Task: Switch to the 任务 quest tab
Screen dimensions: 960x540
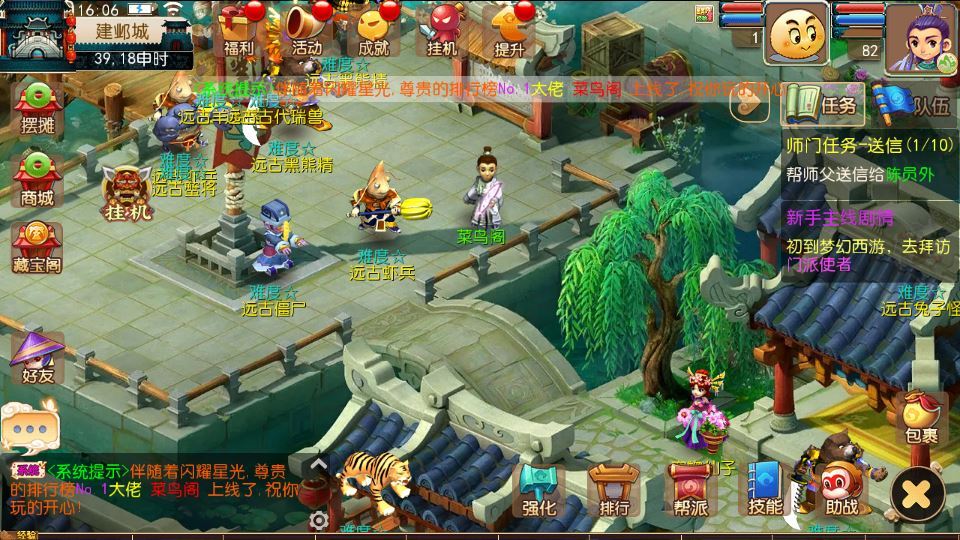Action: click(x=821, y=103)
